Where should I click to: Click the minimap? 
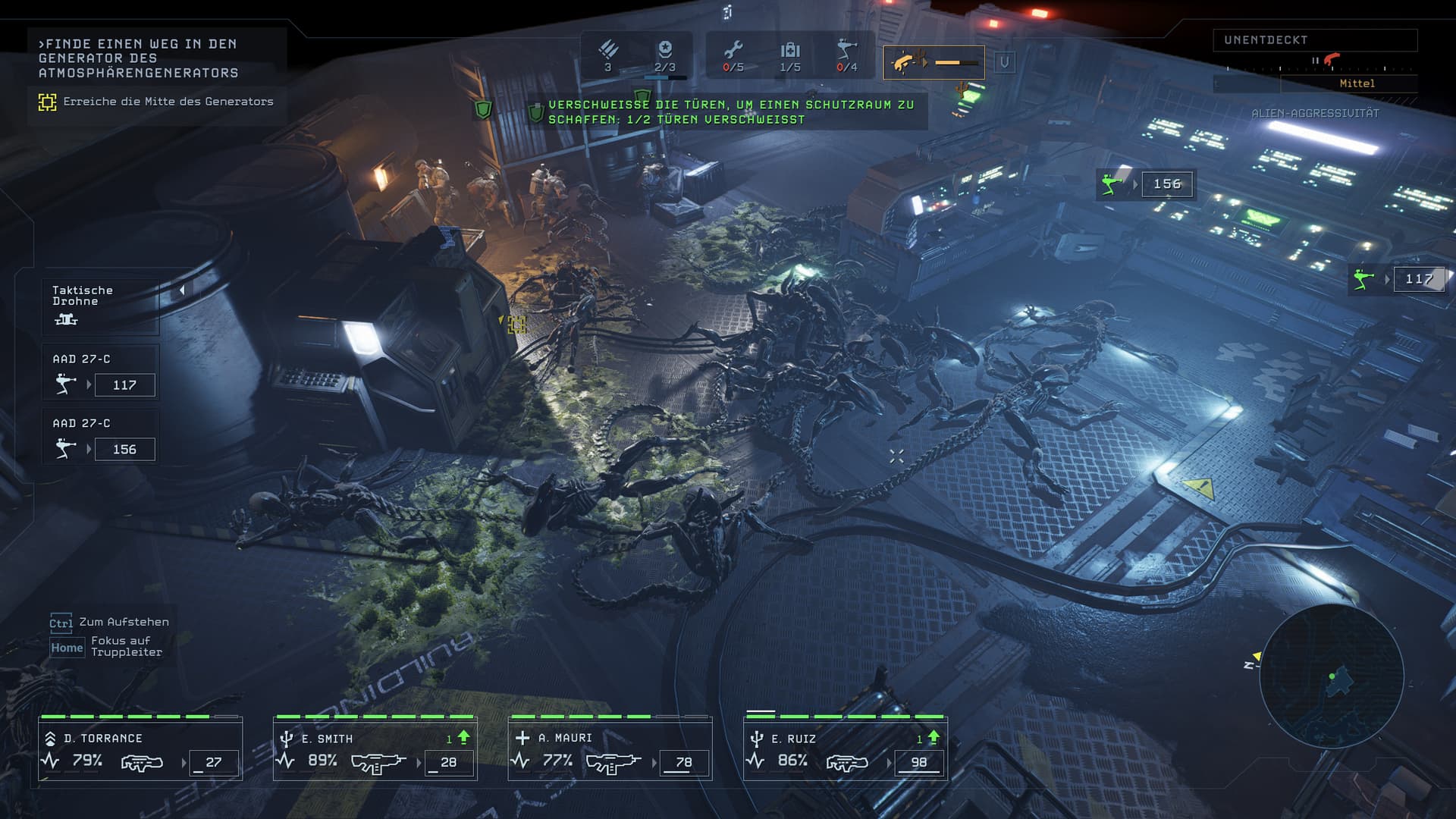(1332, 676)
